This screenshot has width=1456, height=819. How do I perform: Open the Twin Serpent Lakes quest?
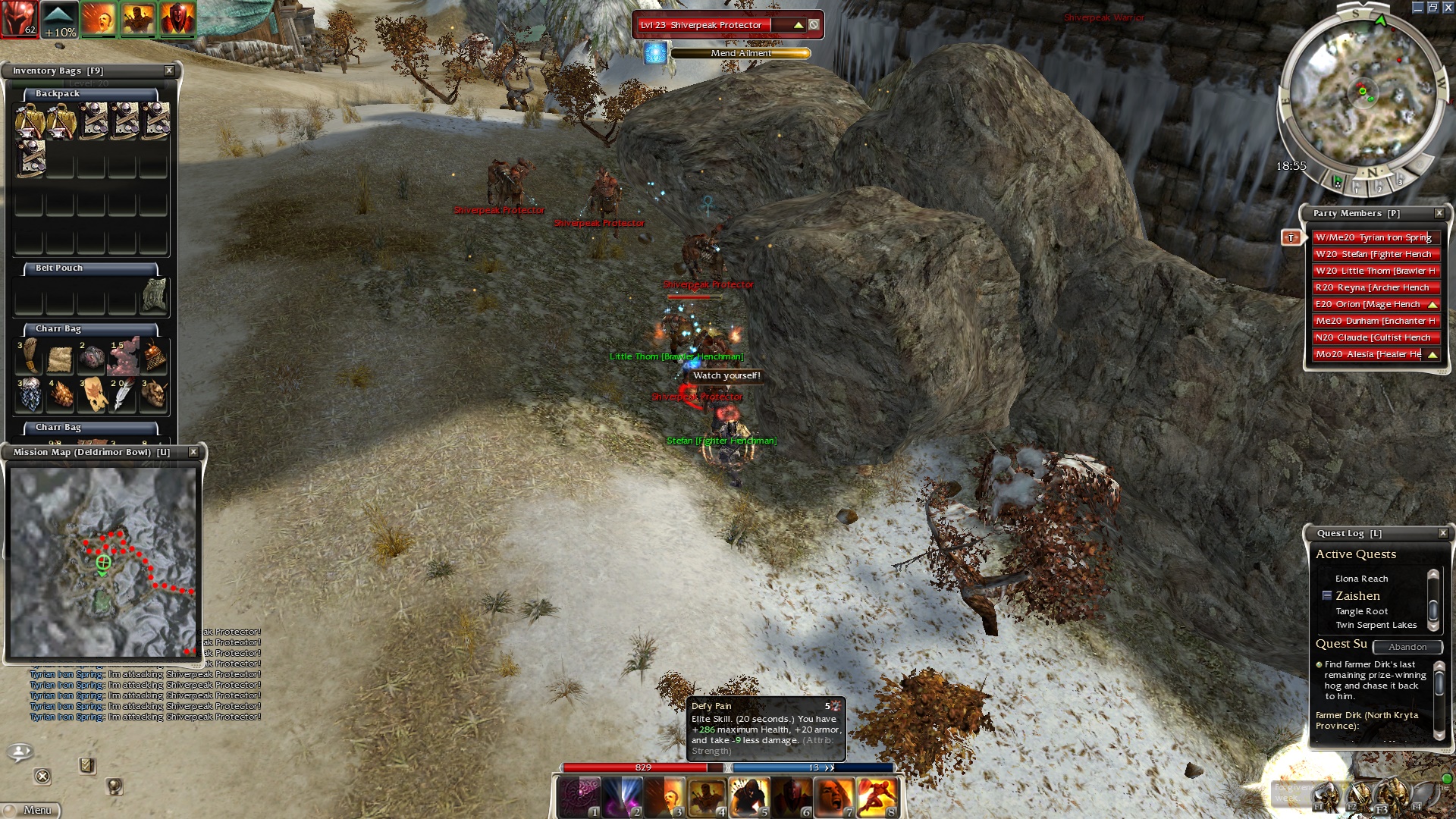click(1376, 625)
